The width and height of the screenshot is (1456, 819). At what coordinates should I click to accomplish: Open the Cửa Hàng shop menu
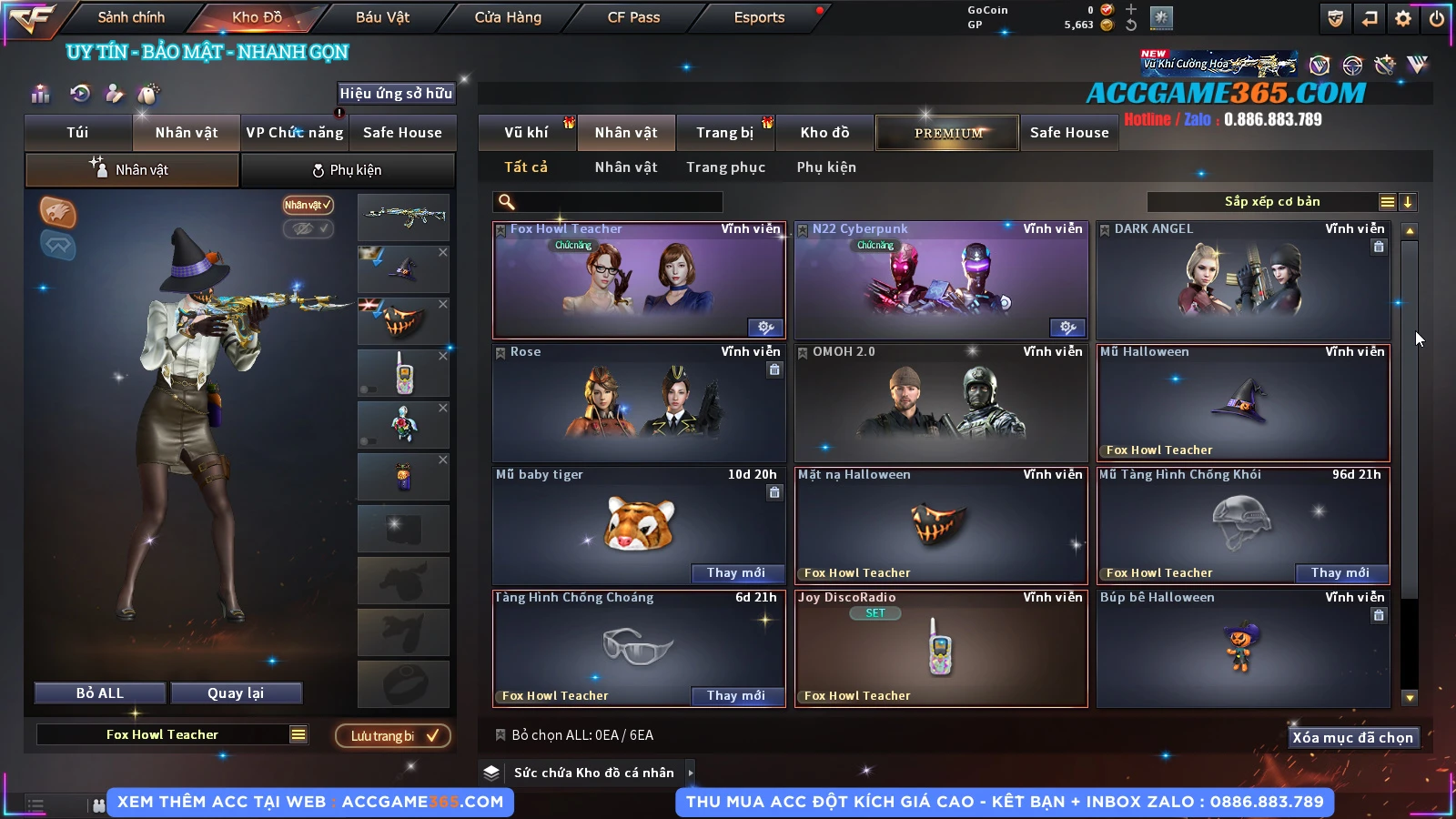[x=508, y=17]
